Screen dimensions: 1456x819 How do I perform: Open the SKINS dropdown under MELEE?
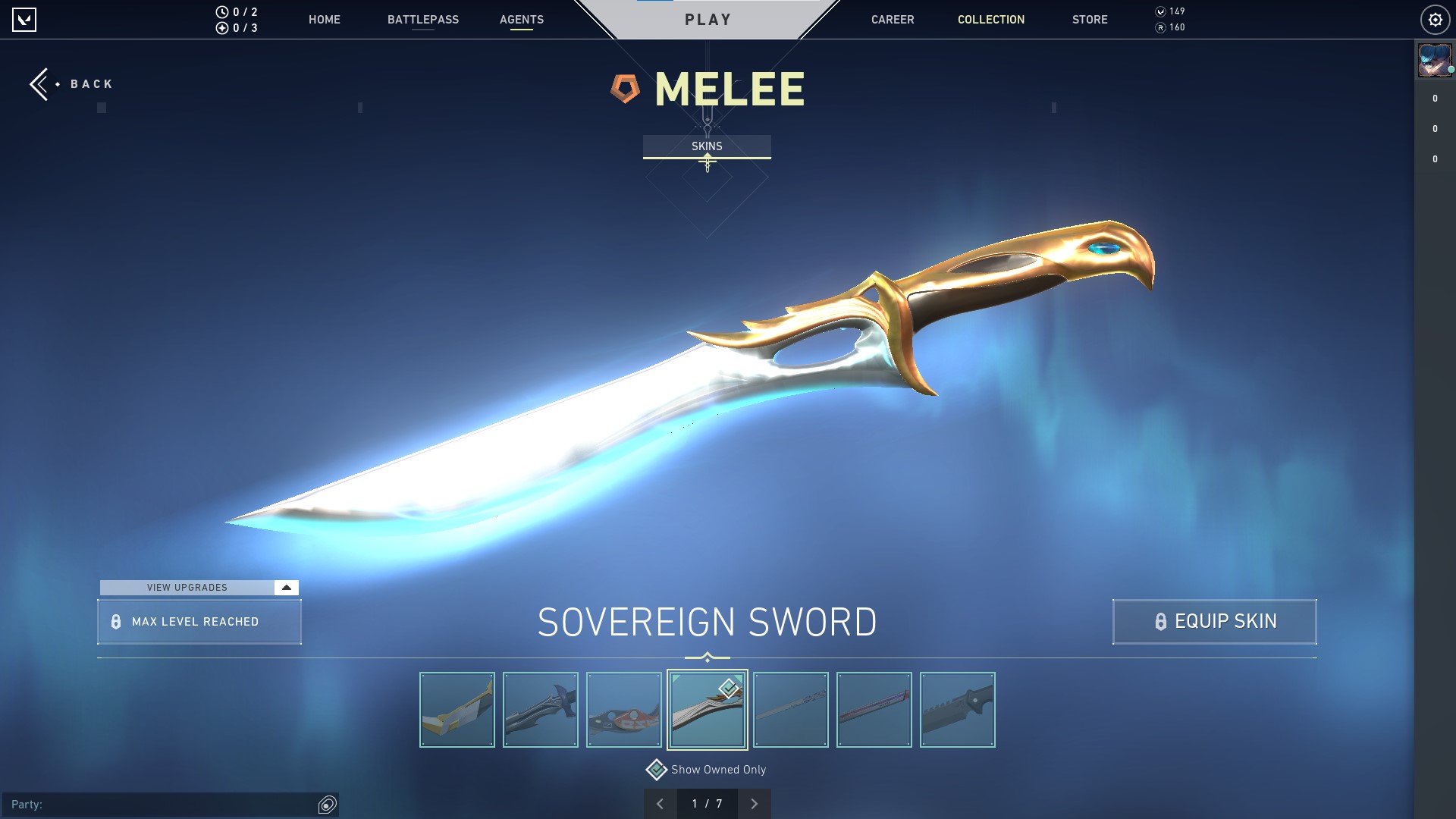(x=707, y=146)
